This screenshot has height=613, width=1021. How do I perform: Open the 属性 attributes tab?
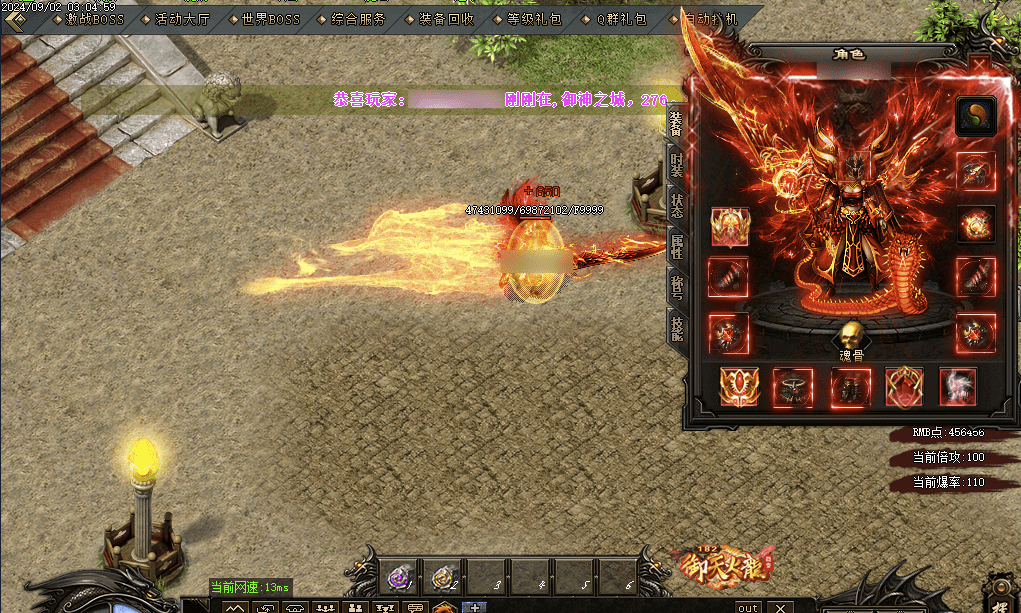[x=676, y=247]
